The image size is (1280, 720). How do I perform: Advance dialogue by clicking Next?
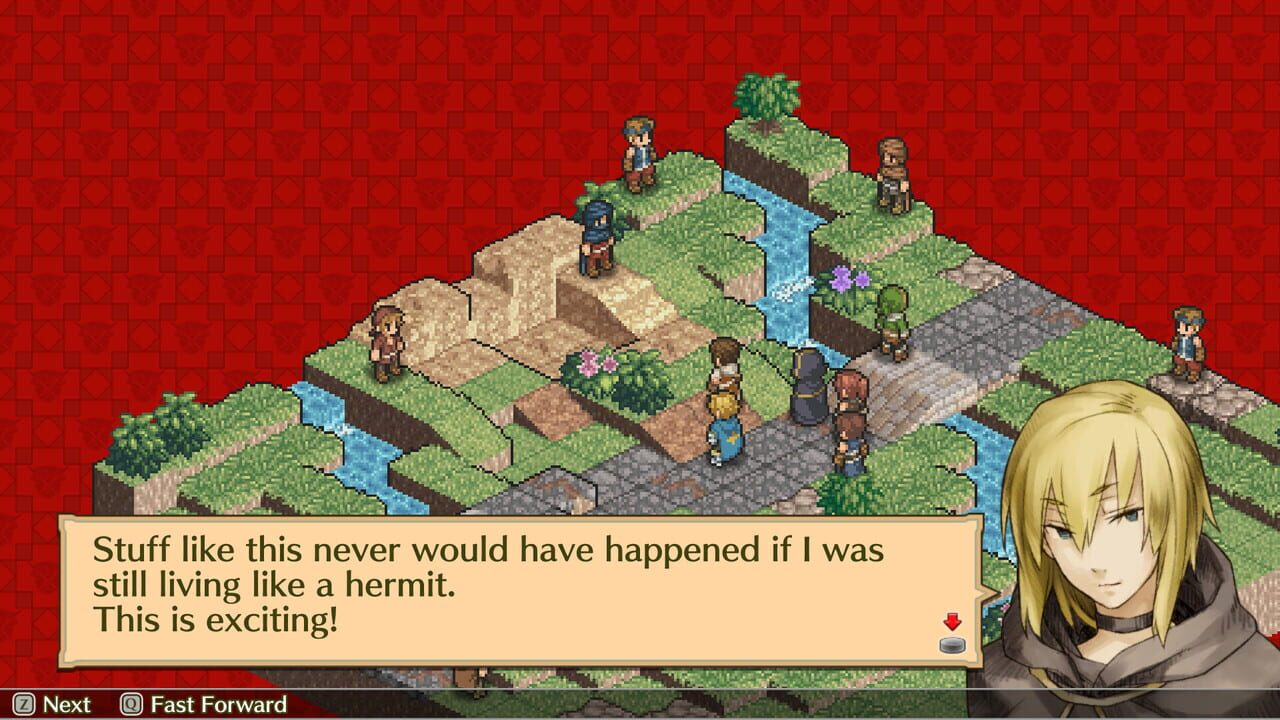point(65,705)
